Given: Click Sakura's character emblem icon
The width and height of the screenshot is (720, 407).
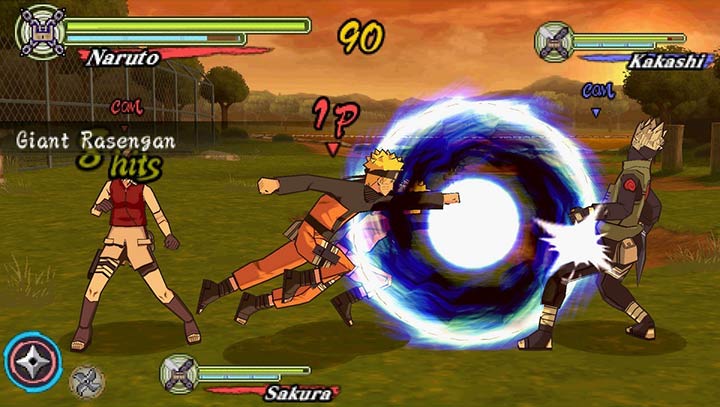Looking at the screenshot, I should (x=180, y=373).
